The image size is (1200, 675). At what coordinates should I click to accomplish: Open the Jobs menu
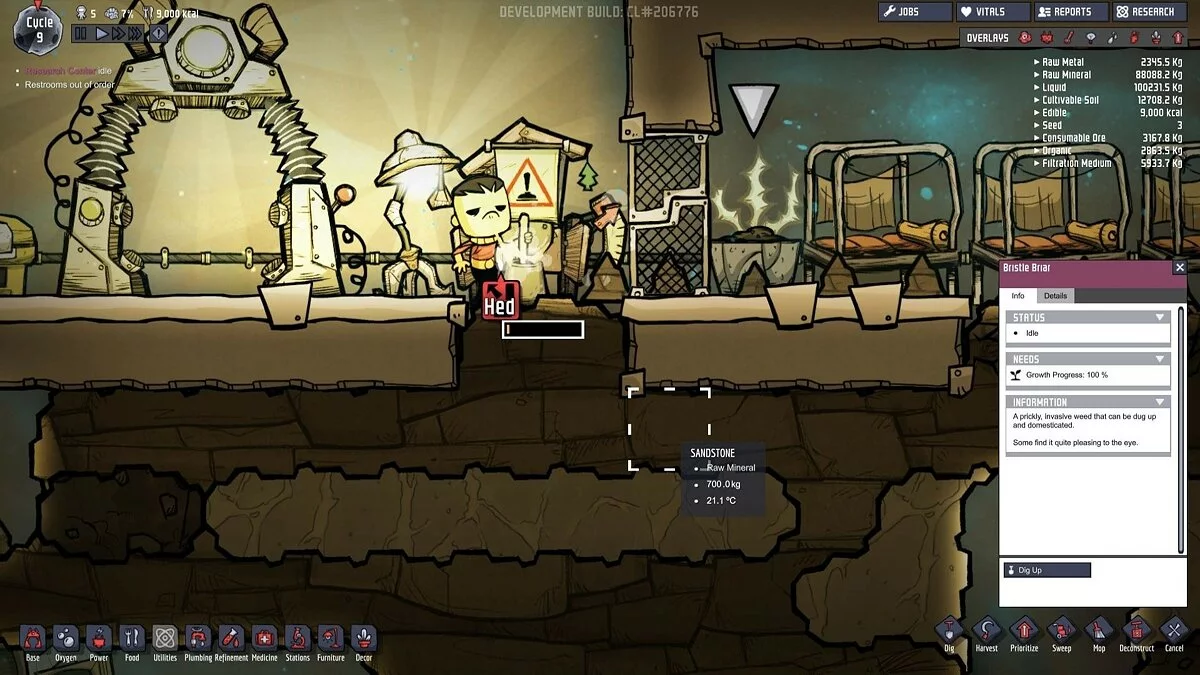coord(915,12)
